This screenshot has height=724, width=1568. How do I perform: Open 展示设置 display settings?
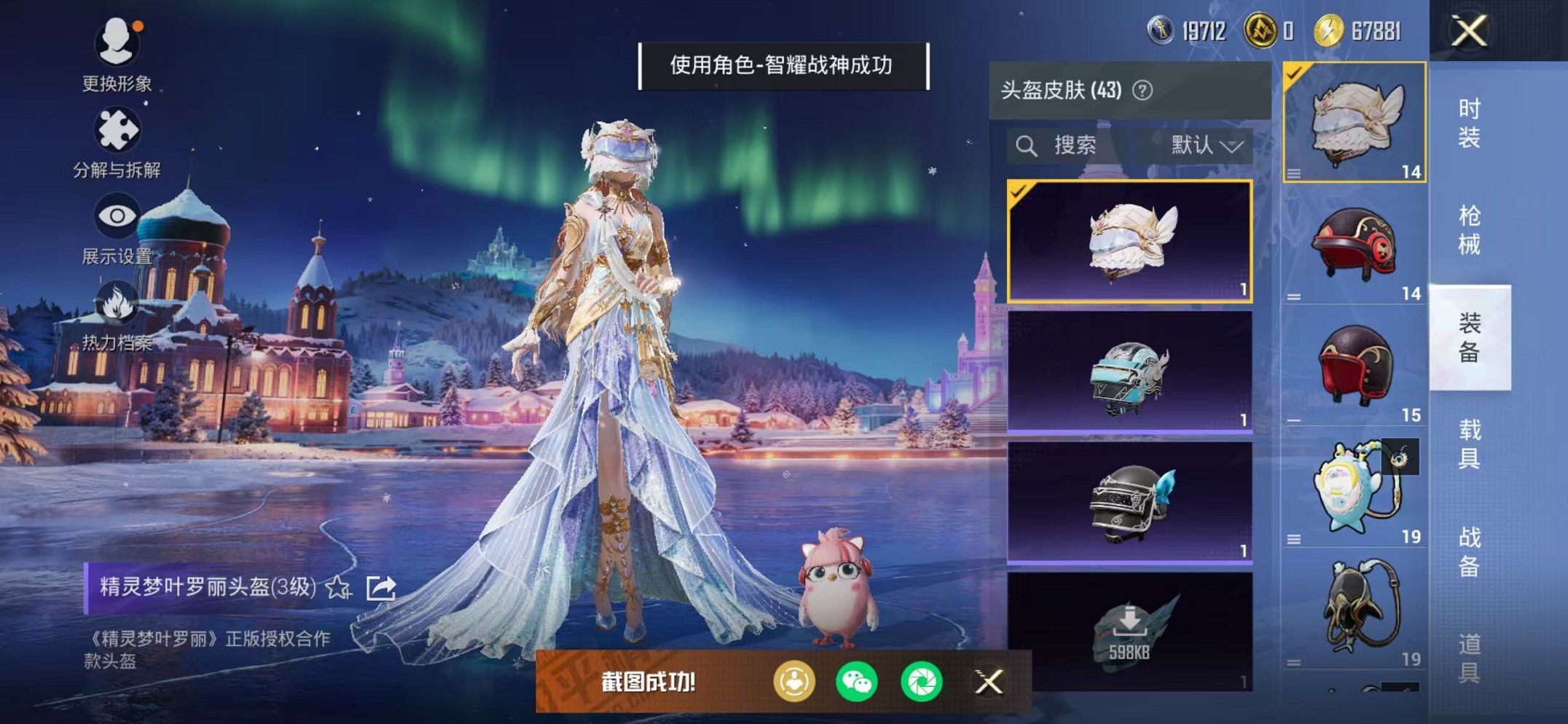(117, 215)
